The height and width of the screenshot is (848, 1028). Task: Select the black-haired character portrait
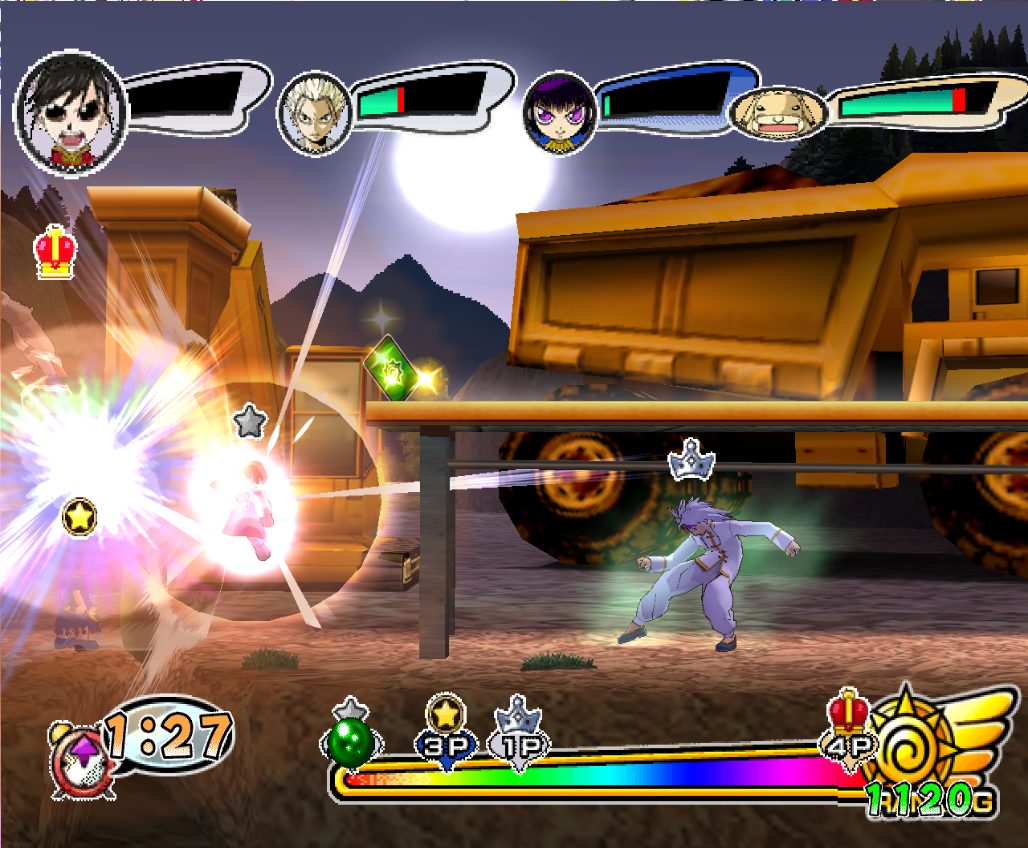click(70, 110)
